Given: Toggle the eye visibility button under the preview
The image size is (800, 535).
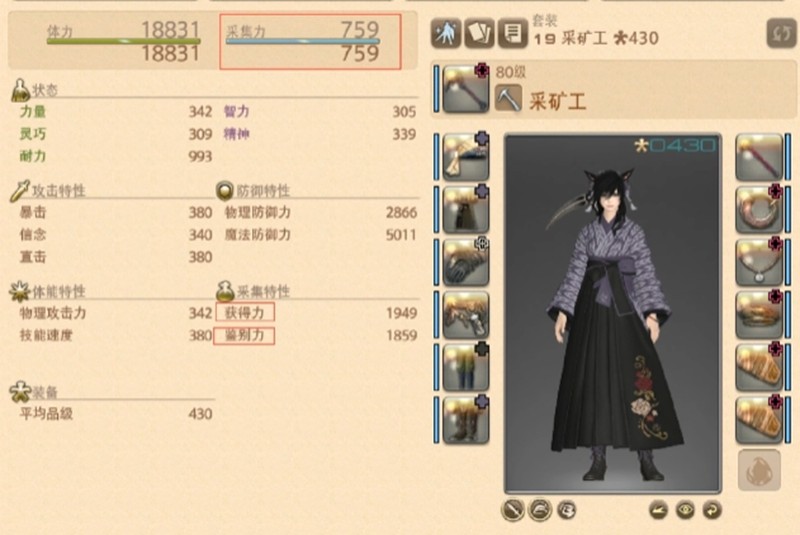Looking at the screenshot, I should coord(684,509).
